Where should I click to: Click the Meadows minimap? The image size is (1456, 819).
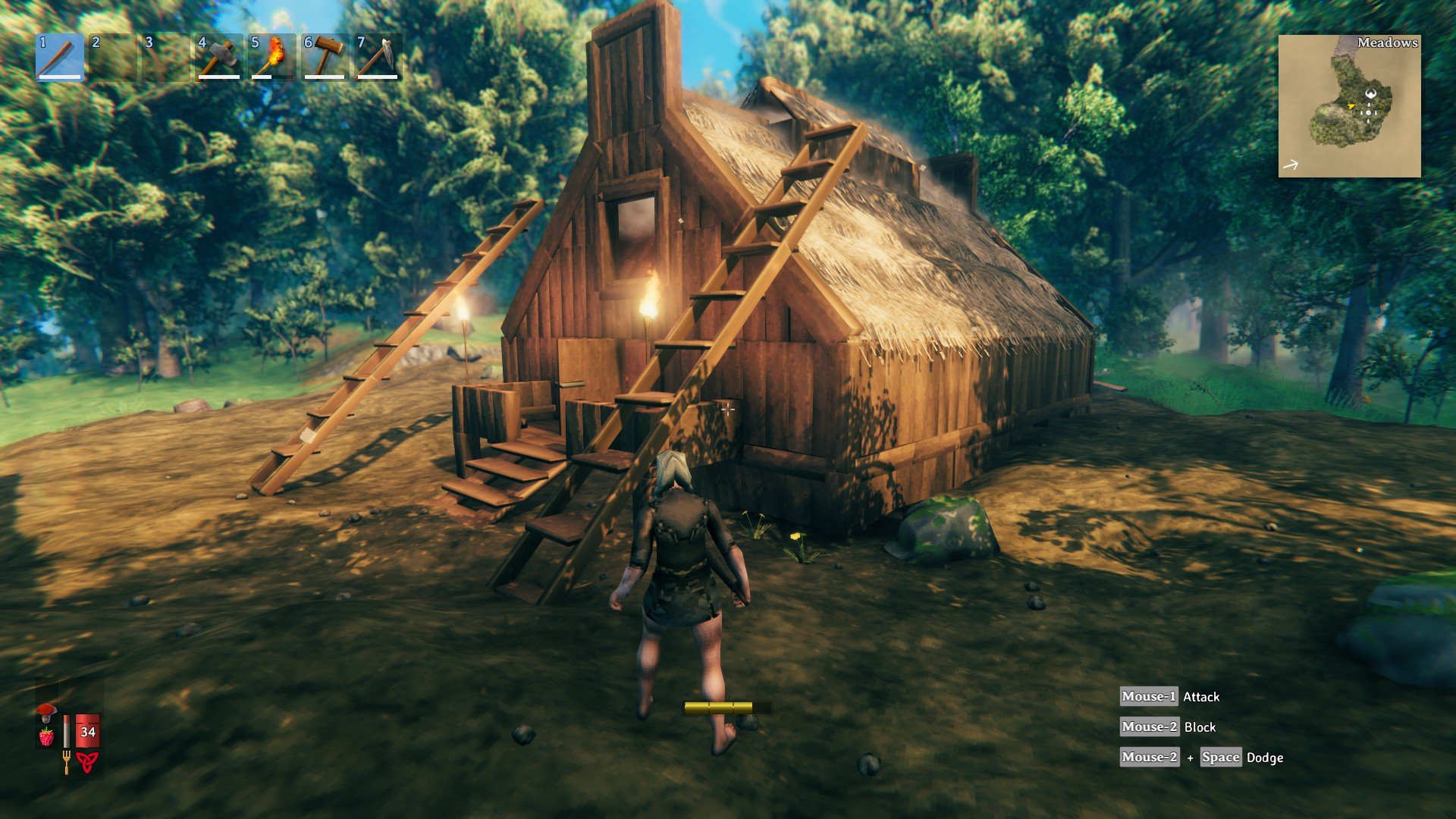(x=1361, y=106)
